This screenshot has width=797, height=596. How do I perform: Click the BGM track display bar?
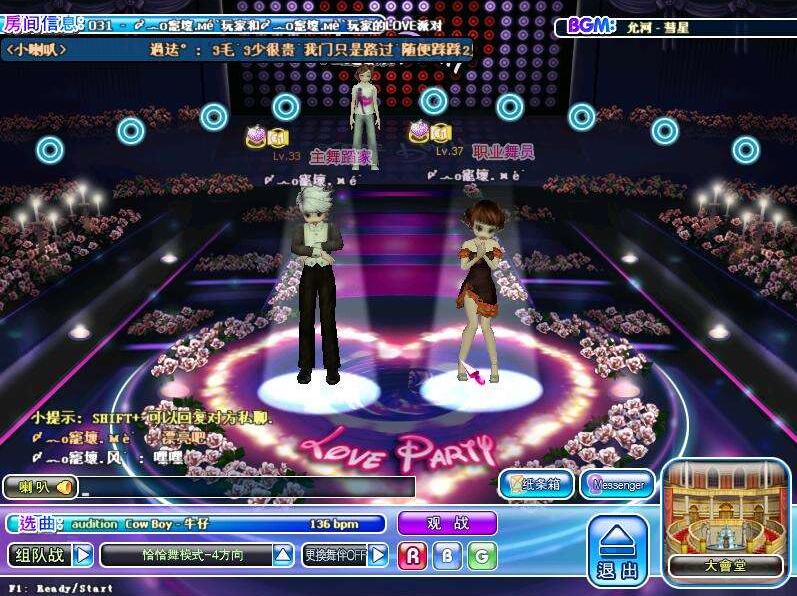675,27
